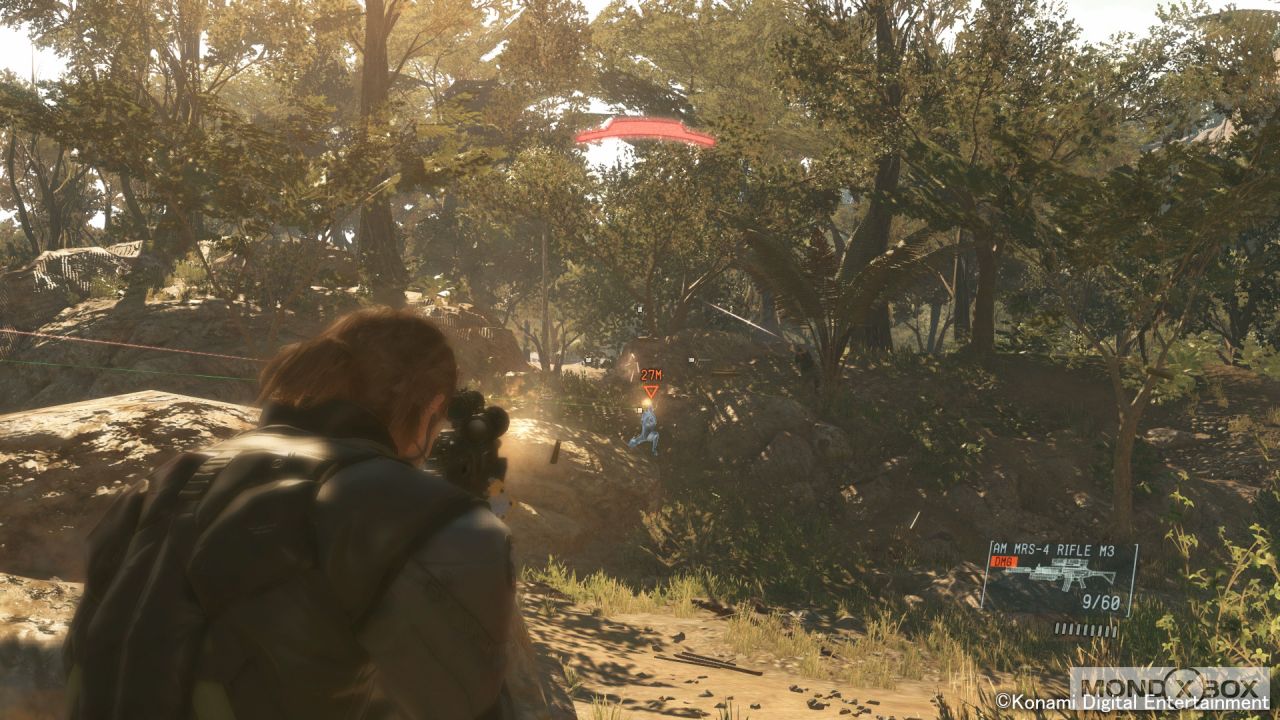
Task: Click the AM MRS-4 RIFLE M3 title text
Action: pyautogui.click(x=1055, y=548)
